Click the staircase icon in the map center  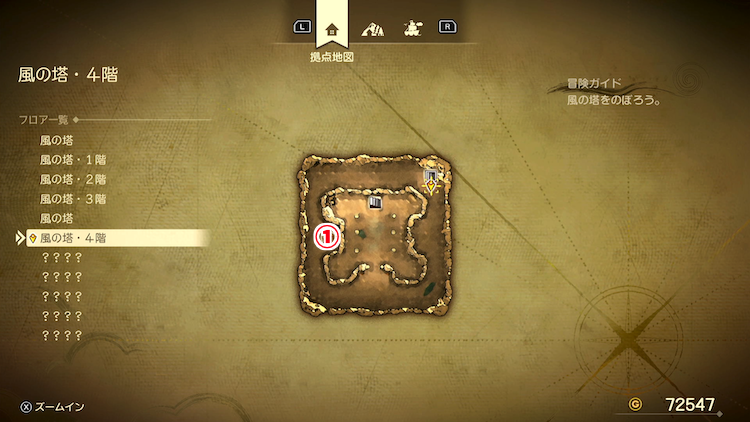[x=376, y=203]
